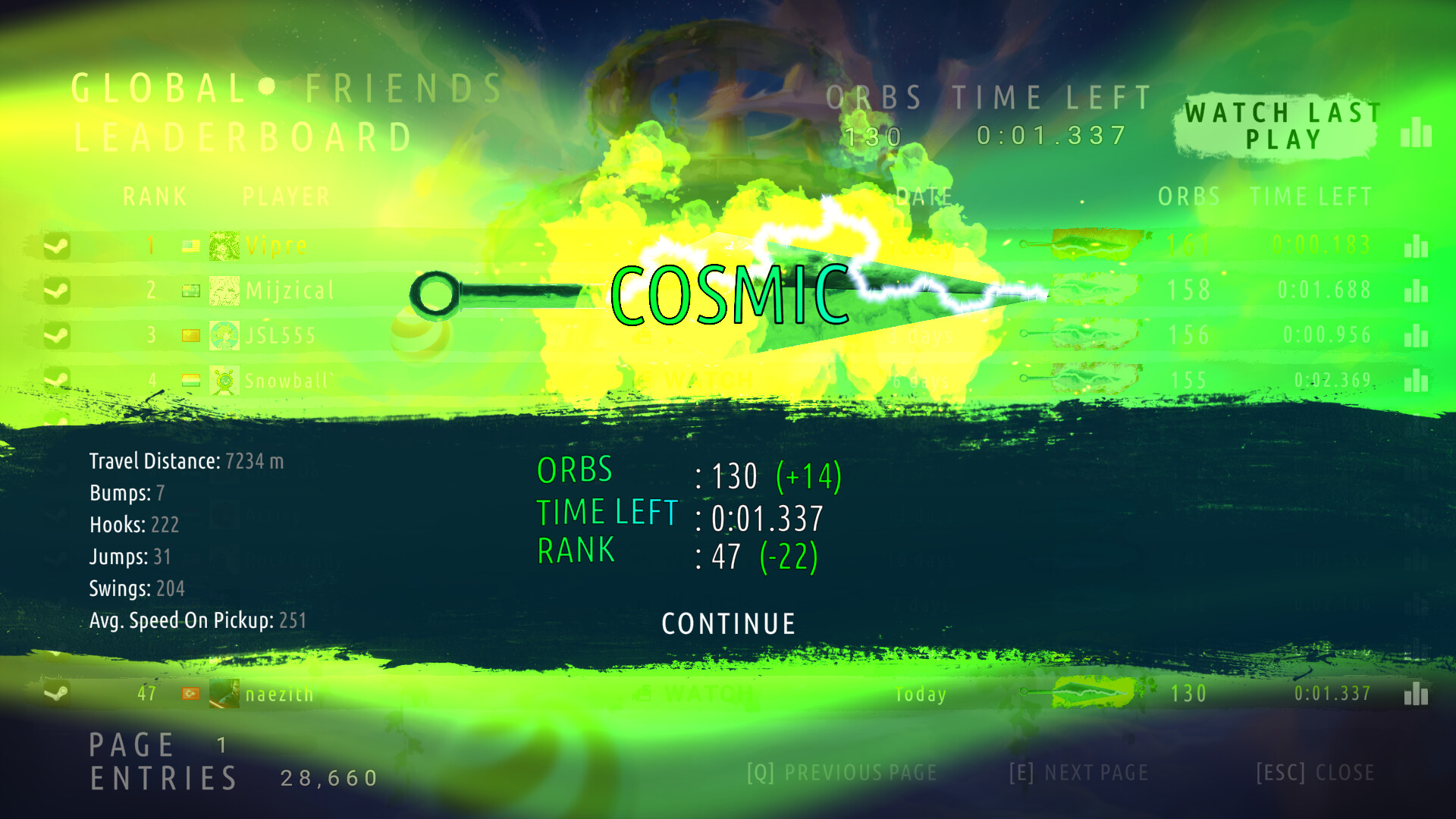Click the Turkish flag beside naezith
This screenshot has height=819, width=1456.
click(191, 694)
